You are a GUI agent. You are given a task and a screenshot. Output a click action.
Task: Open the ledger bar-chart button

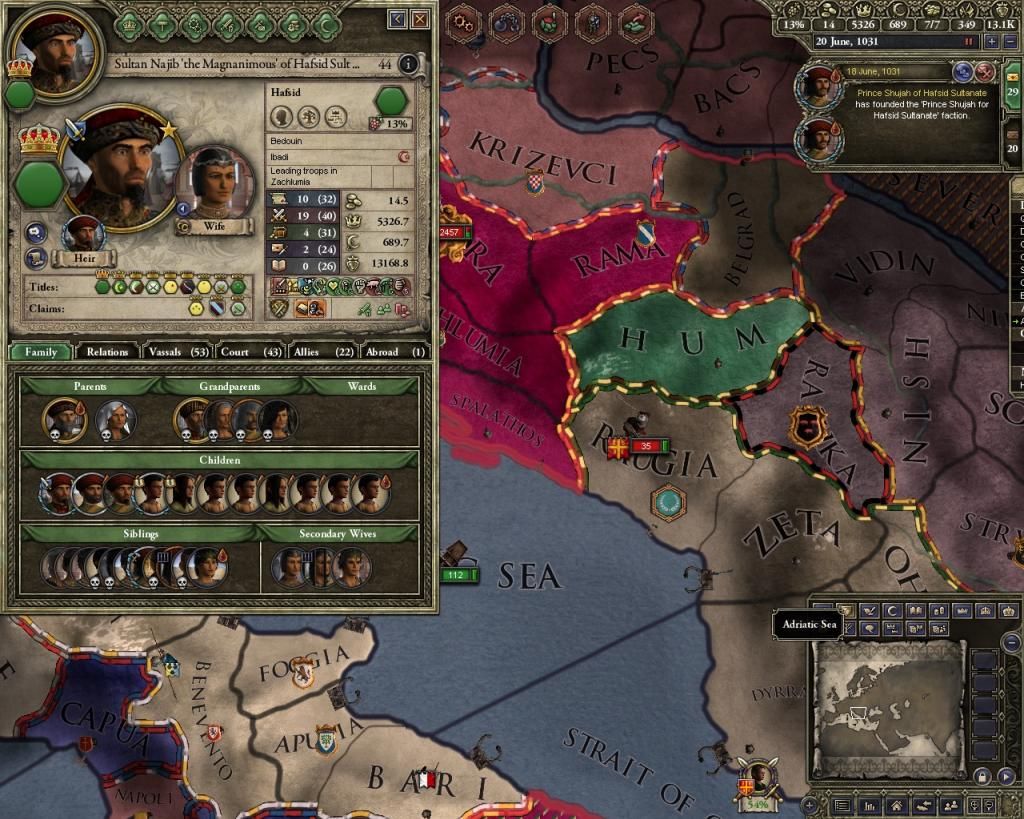[x=872, y=805]
